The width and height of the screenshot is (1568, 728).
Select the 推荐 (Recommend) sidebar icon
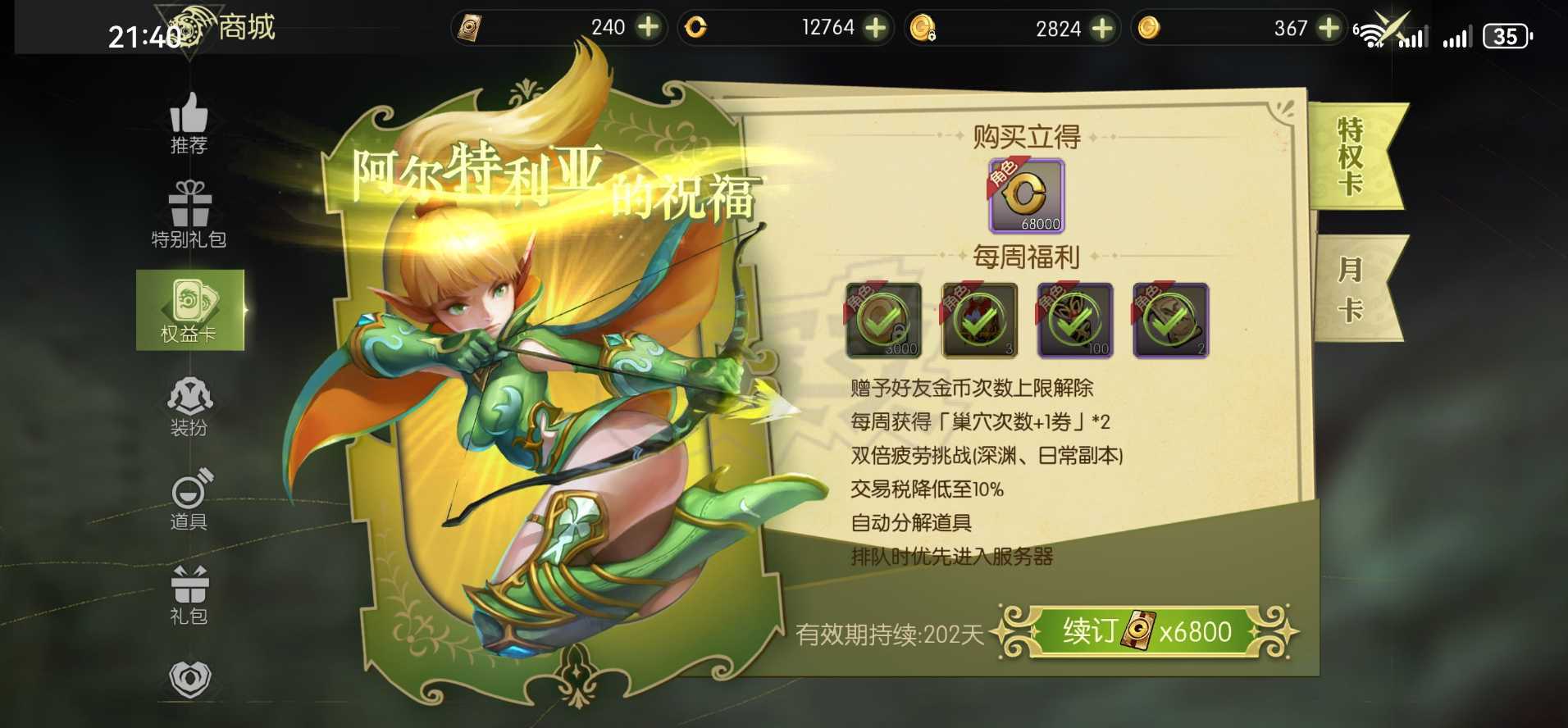[189, 124]
